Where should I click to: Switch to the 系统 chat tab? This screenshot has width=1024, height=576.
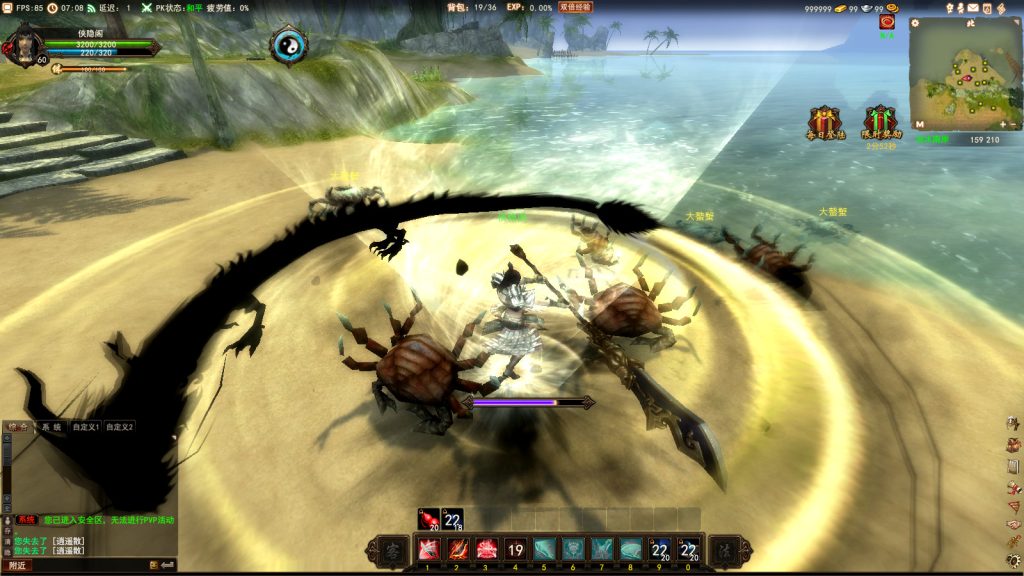pos(50,427)
